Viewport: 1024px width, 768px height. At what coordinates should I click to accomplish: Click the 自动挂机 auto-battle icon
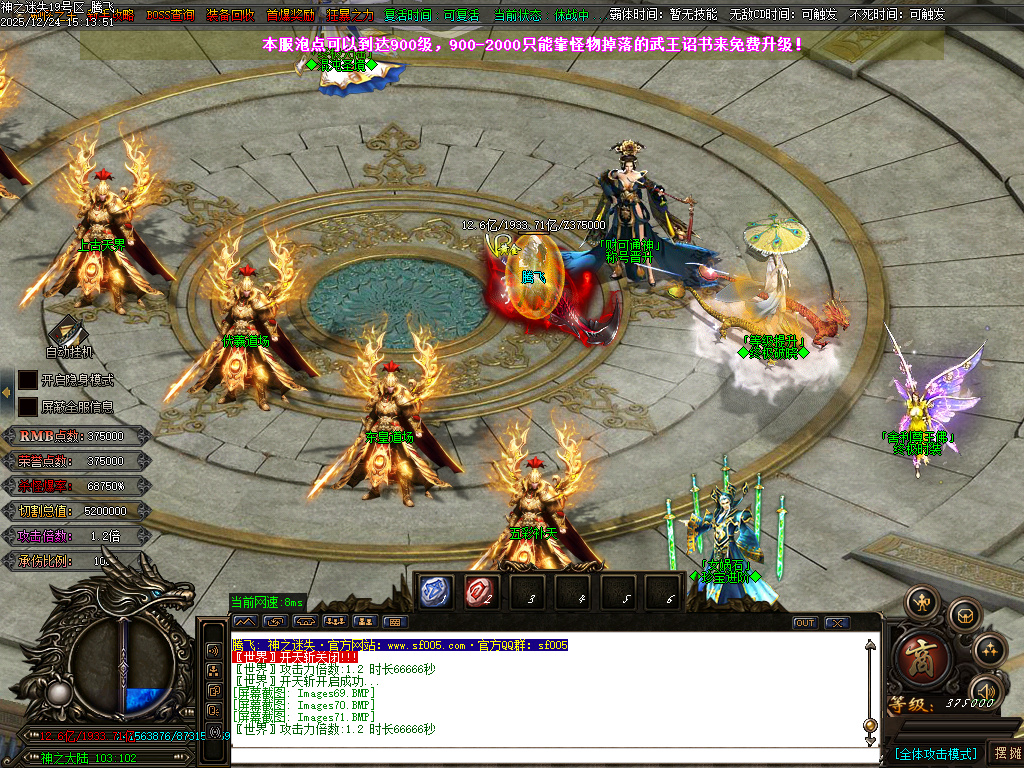pos(68,332)
